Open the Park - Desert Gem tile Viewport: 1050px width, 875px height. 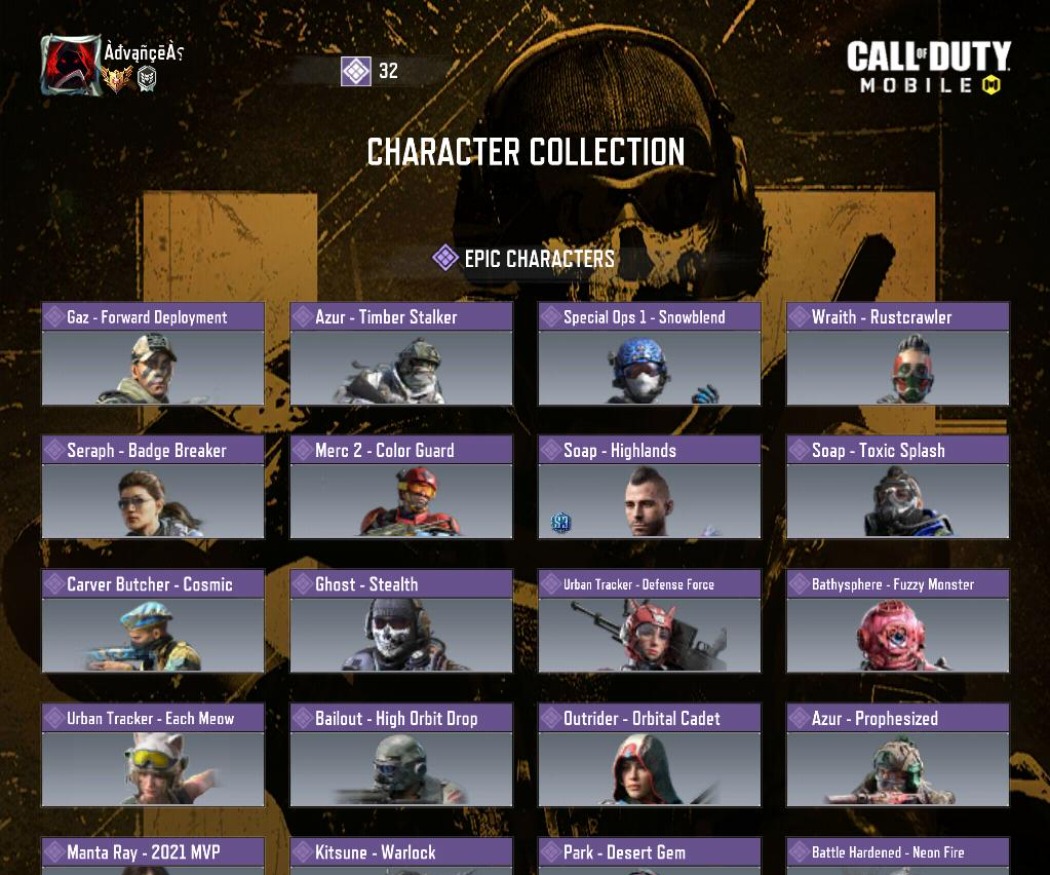[649, 855]
